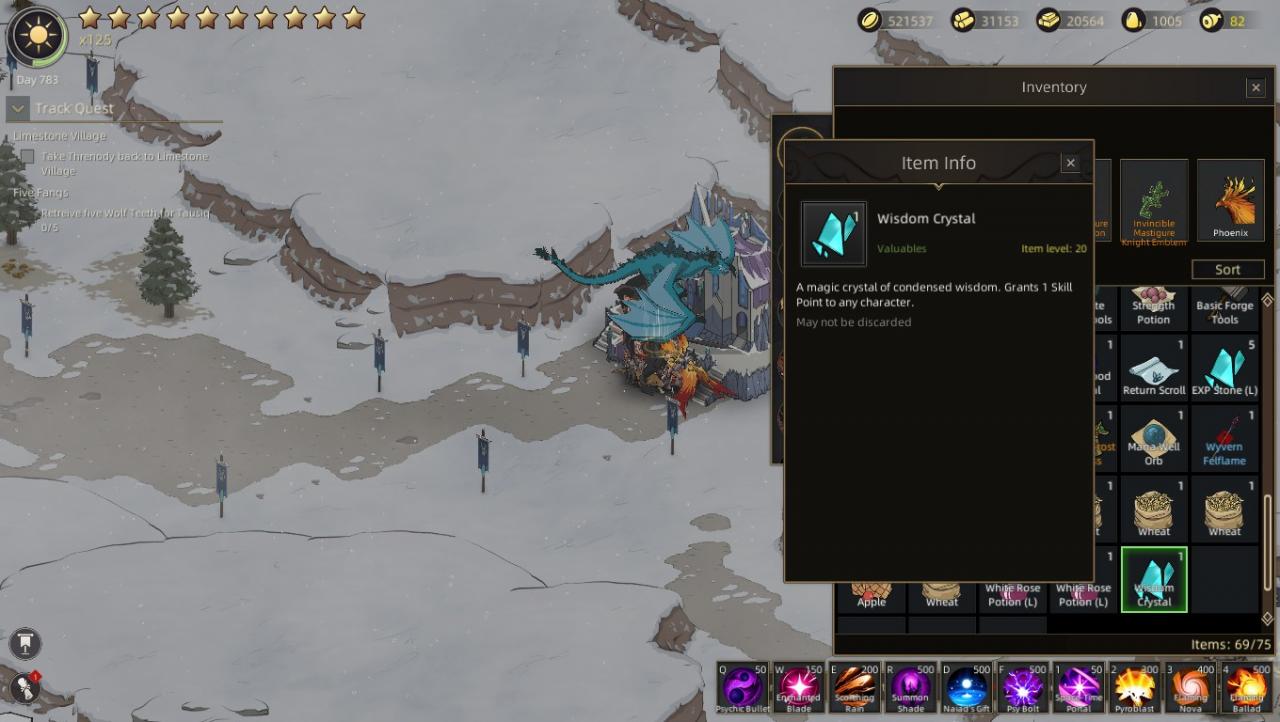Cast Pyroblast from the skill bar

tap(1135, 687)
